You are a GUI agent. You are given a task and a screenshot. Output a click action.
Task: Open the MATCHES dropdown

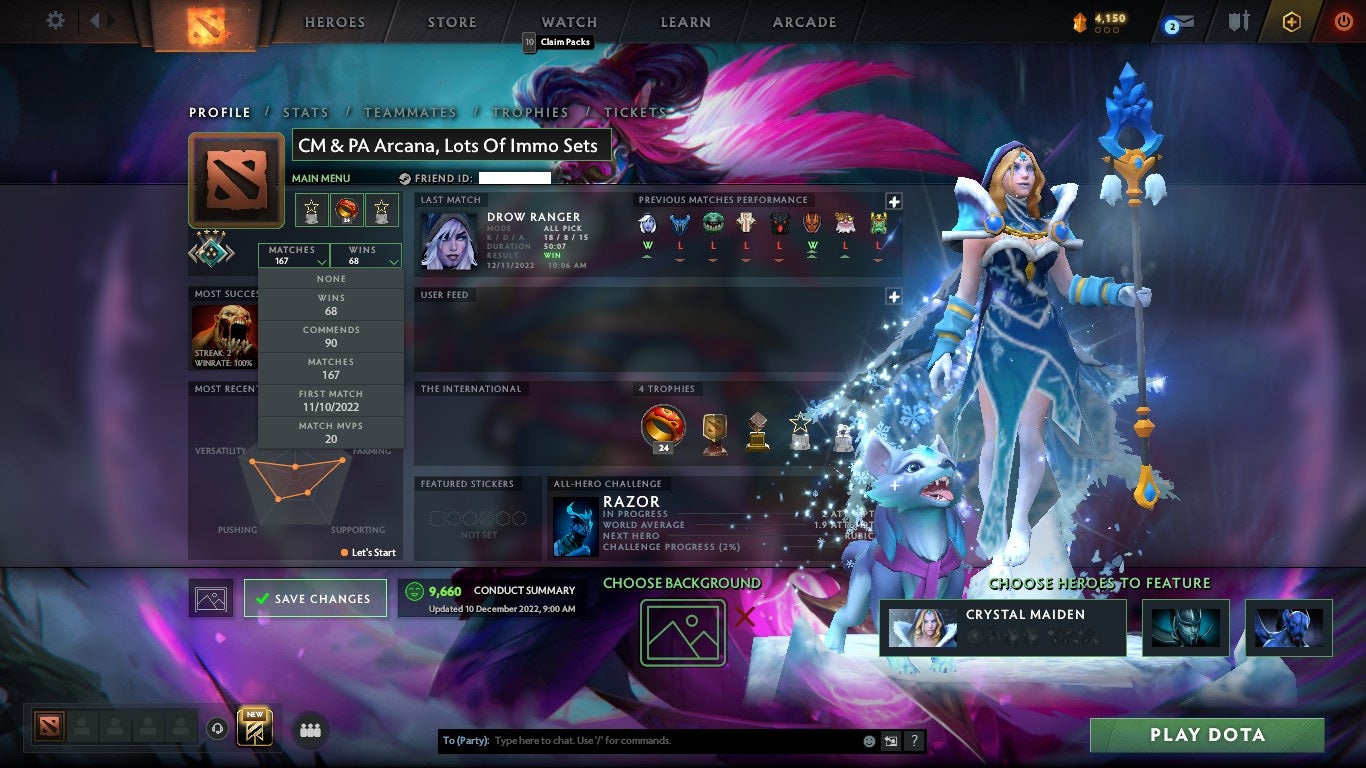293,254
